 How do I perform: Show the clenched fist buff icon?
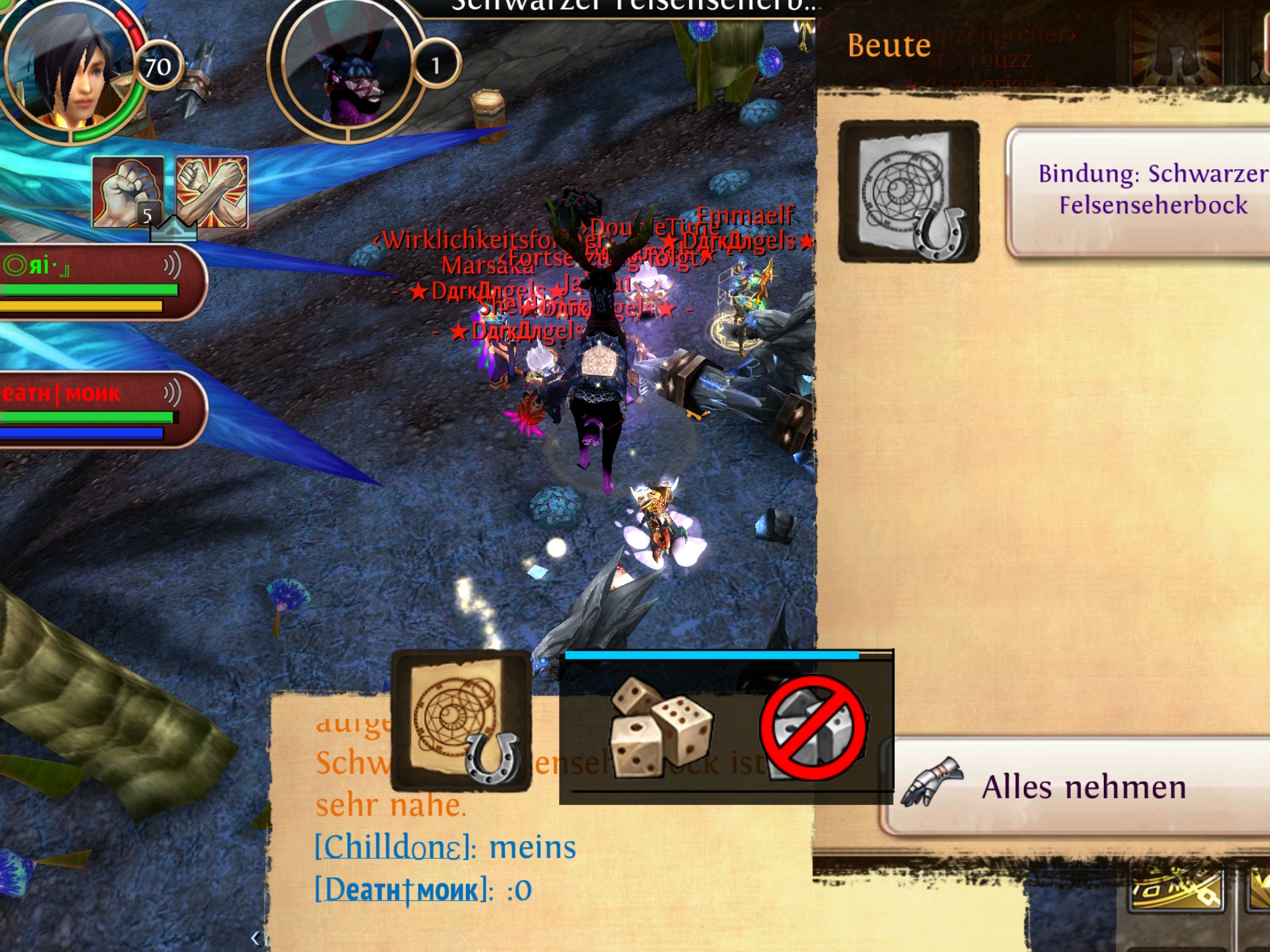tap(128, 191)
